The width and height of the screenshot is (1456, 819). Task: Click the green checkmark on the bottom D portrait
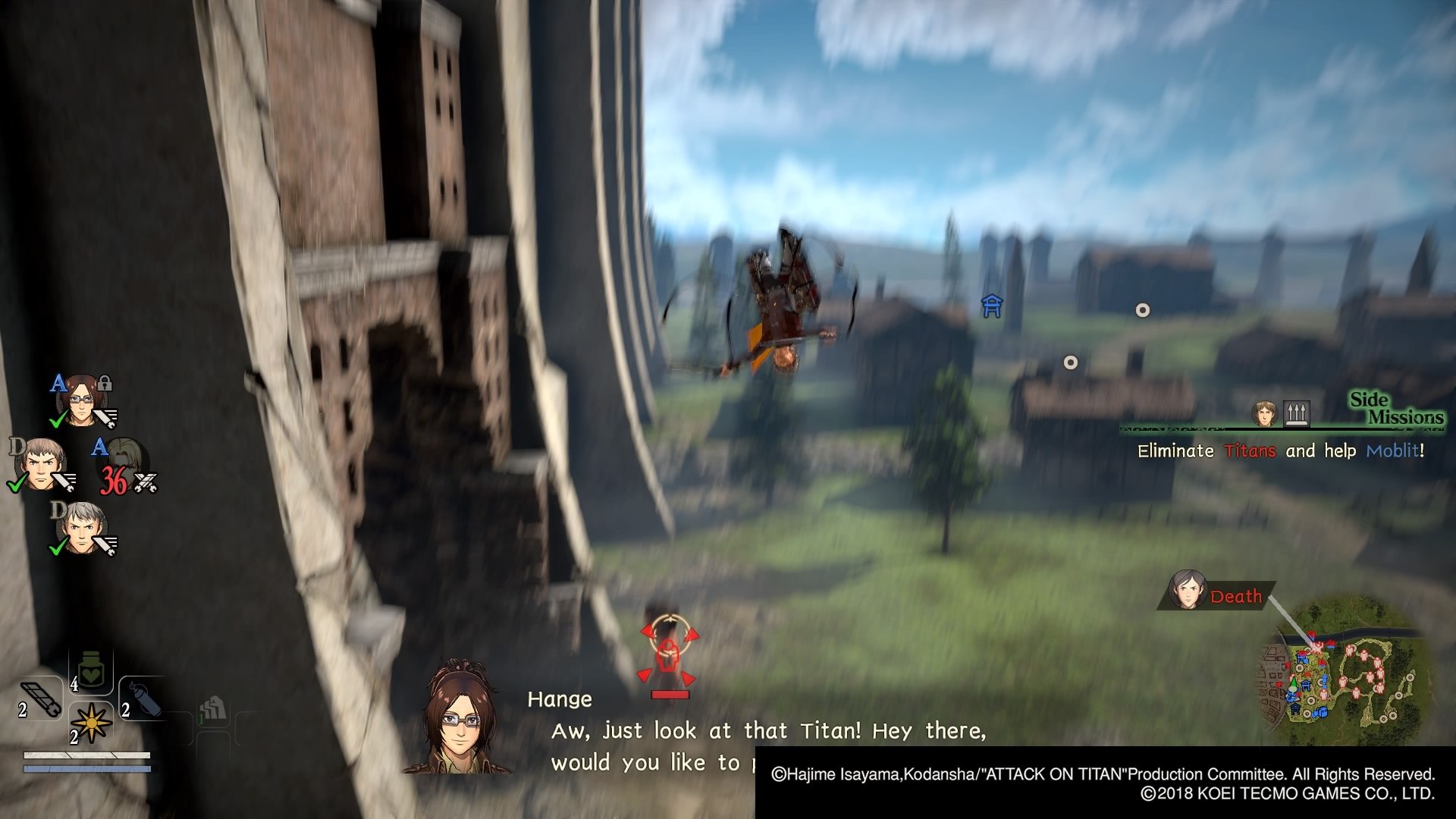click(x=57, y=548)
